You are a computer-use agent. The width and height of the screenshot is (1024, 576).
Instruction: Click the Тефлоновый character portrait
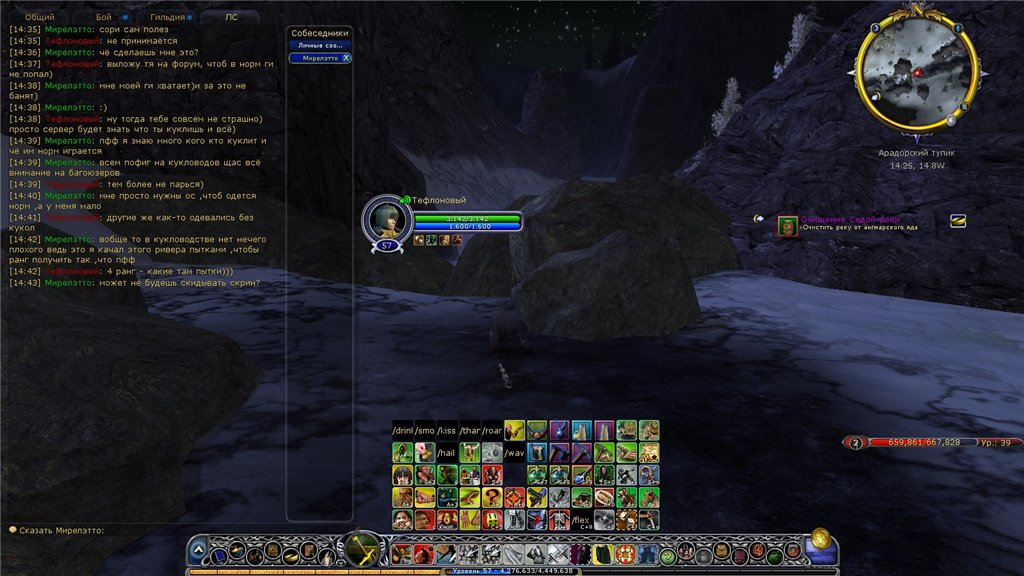click(x=386, y=221)
